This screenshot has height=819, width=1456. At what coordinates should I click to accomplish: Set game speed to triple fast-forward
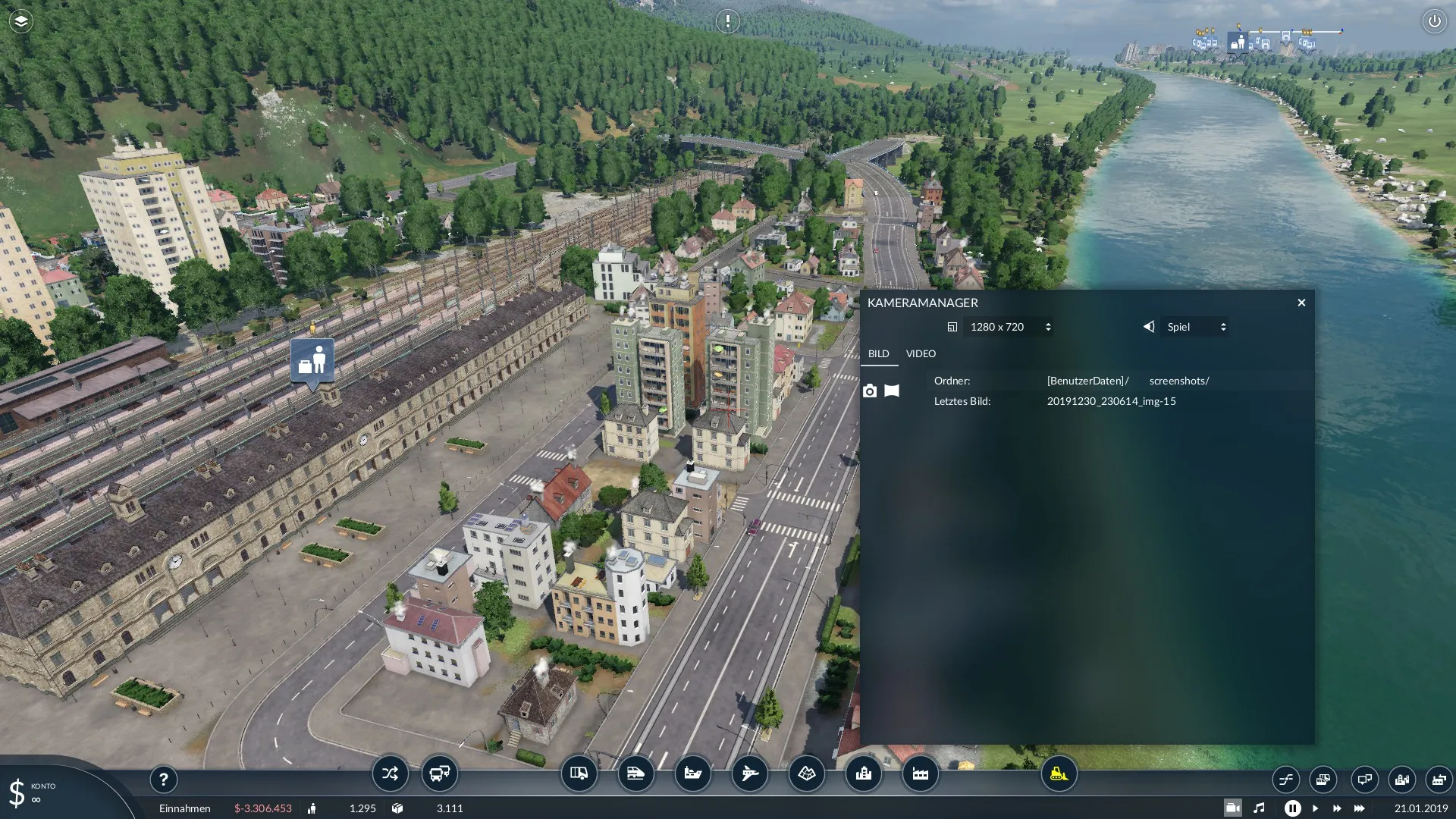(x=1359, y=808)
